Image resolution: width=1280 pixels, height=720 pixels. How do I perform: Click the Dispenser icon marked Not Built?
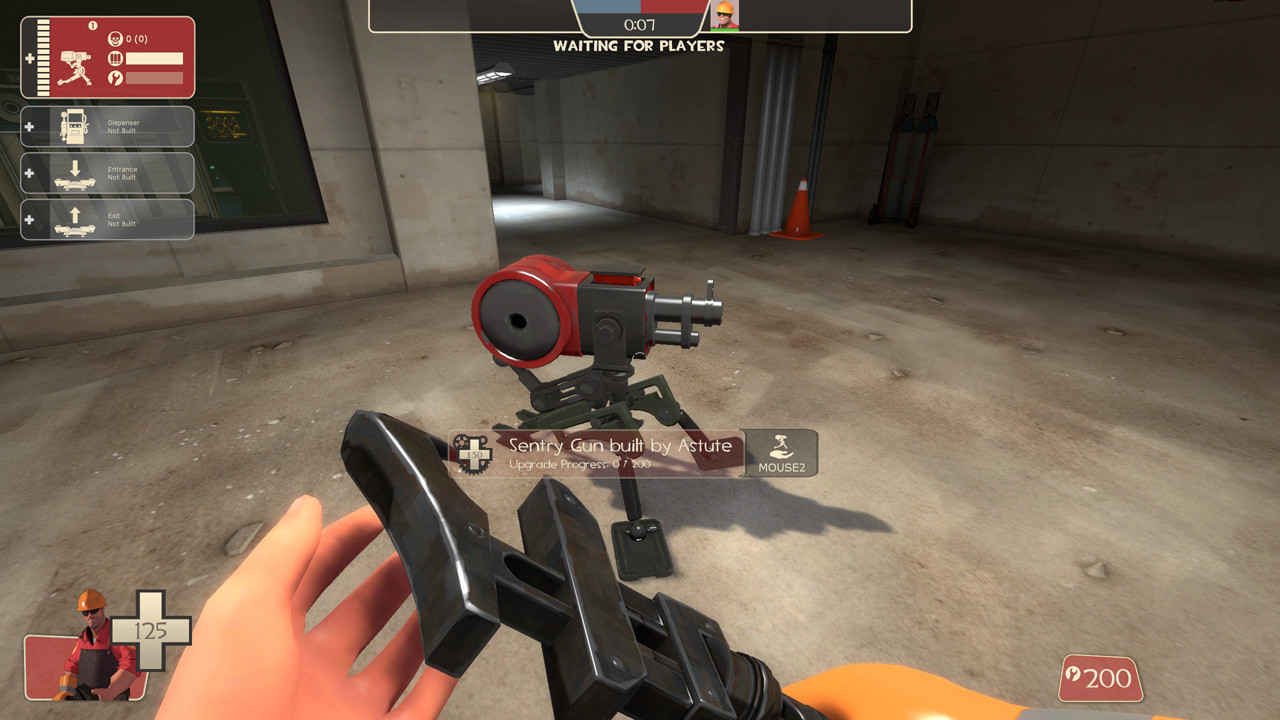(x=73, y=126)
